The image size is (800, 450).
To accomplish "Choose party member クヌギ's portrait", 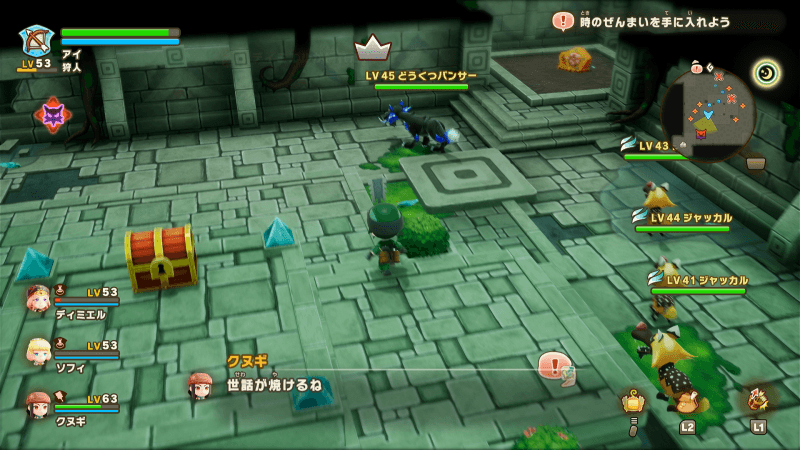I will [38, 403].
